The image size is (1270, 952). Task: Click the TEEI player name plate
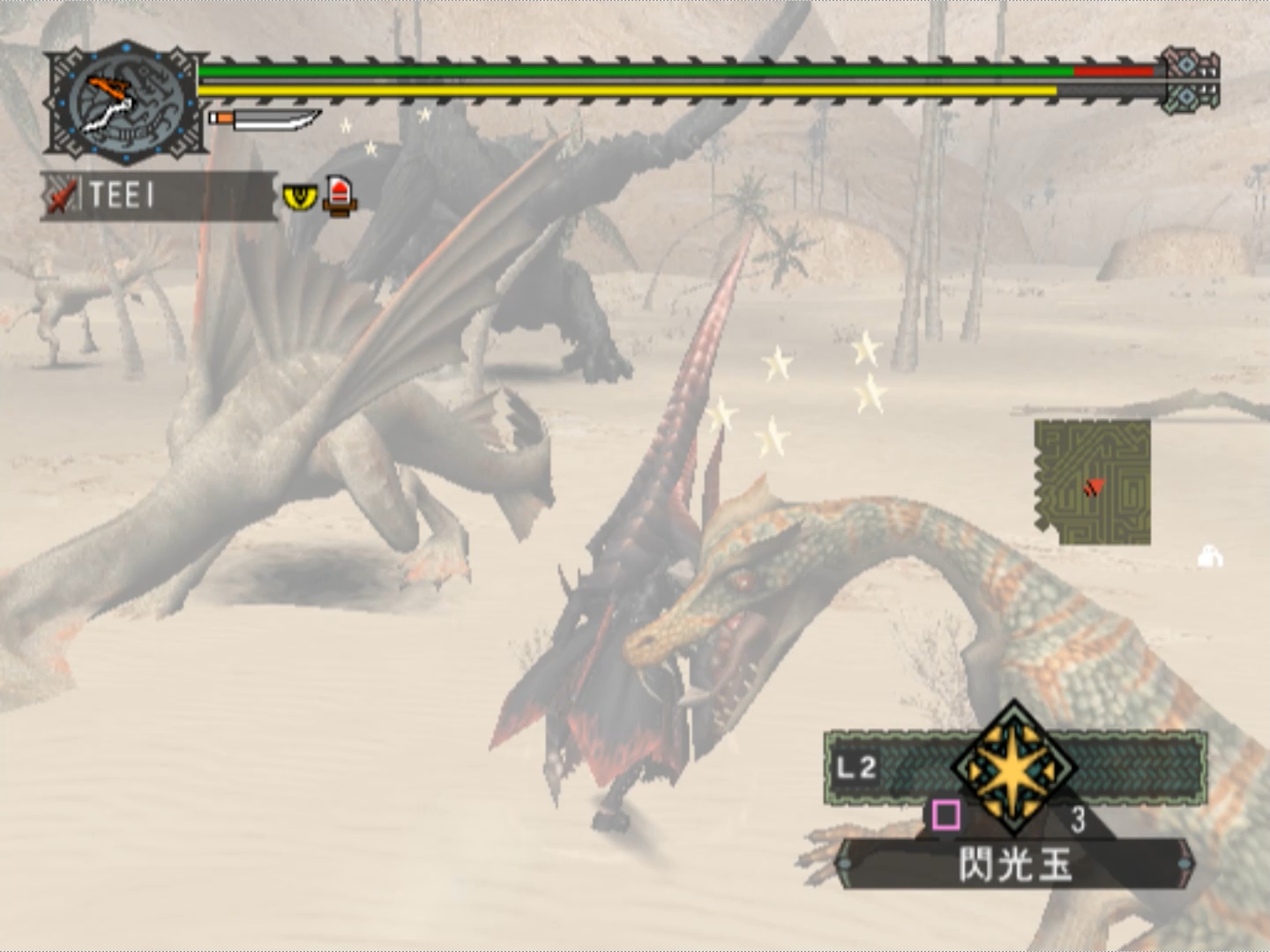[159, 195]
